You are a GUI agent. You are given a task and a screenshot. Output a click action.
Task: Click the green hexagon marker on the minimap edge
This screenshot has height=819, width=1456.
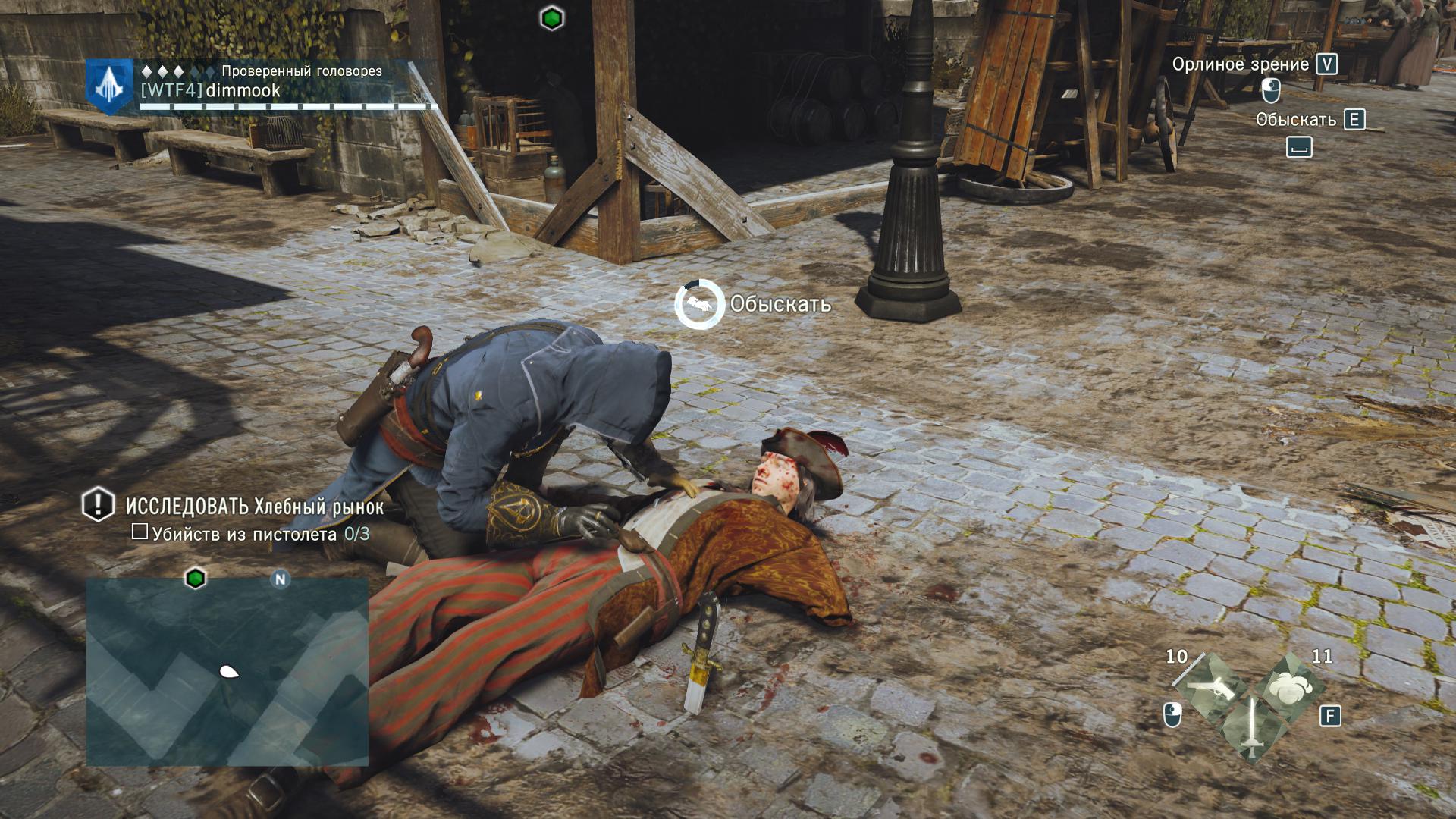[x=196, y=579]
